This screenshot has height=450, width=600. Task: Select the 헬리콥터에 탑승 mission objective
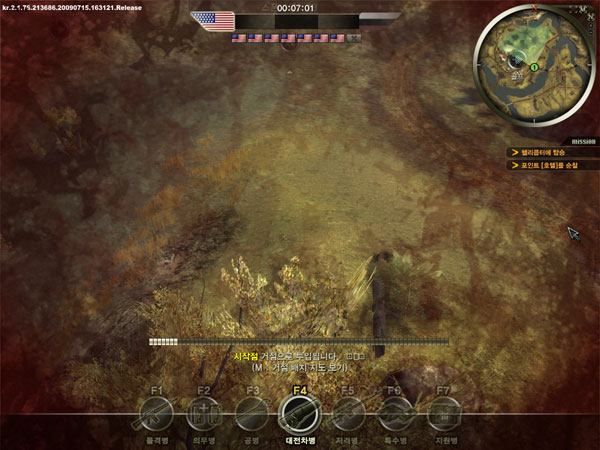pyautogui.click(x=545, y=152)
